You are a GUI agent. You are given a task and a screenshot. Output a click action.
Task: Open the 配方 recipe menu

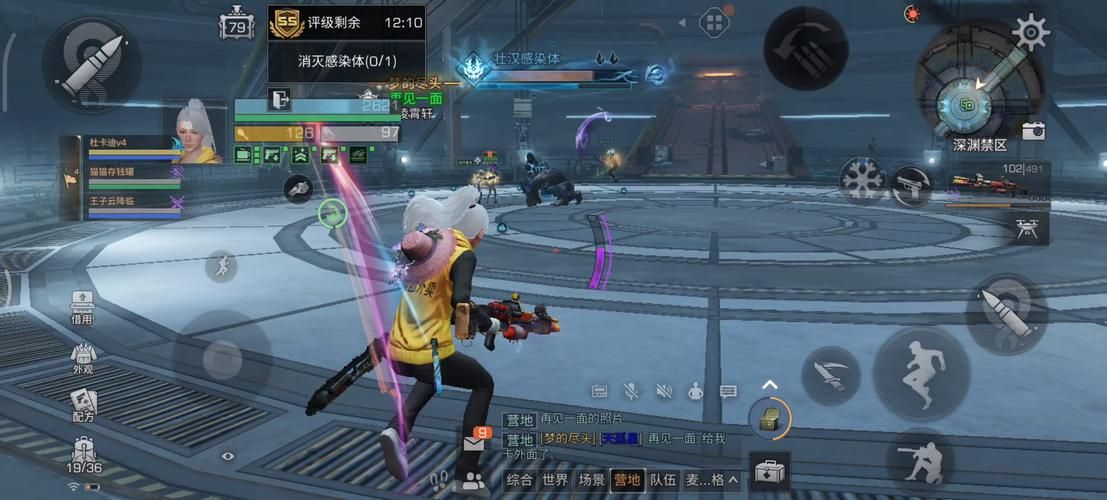(83, 405)
